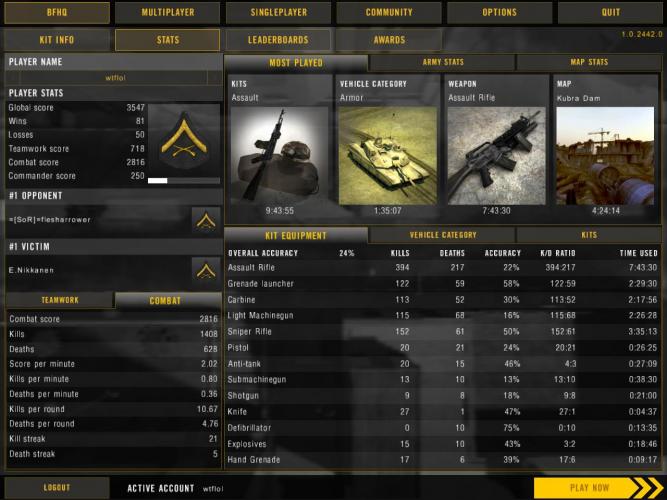Screen dimensions: 667x500
Task: Show the Vehicle Category equipment tab
Action: click(442, 235)
